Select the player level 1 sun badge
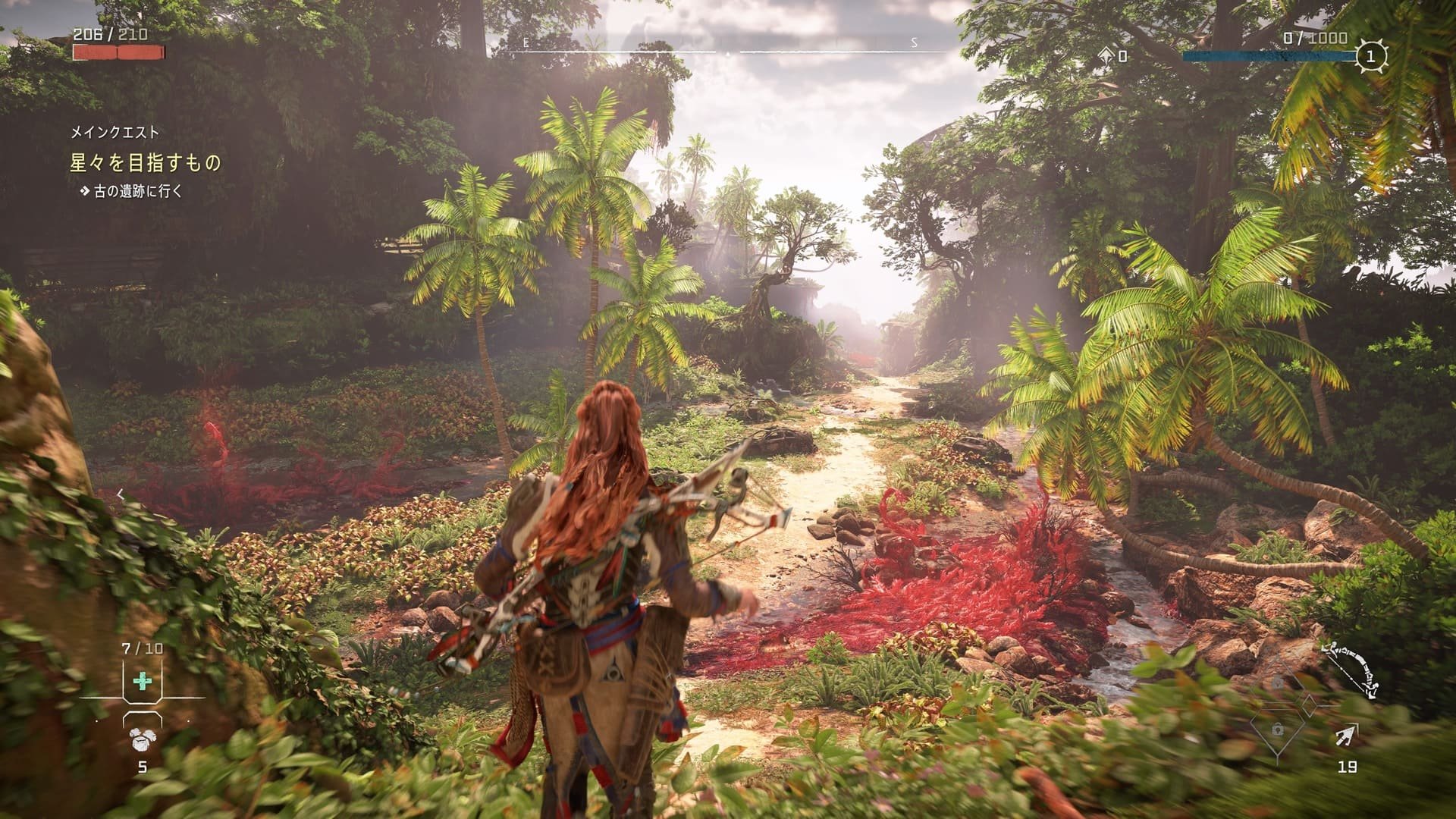This screenshot has height=819, width=1456. tap(1371, 55)
